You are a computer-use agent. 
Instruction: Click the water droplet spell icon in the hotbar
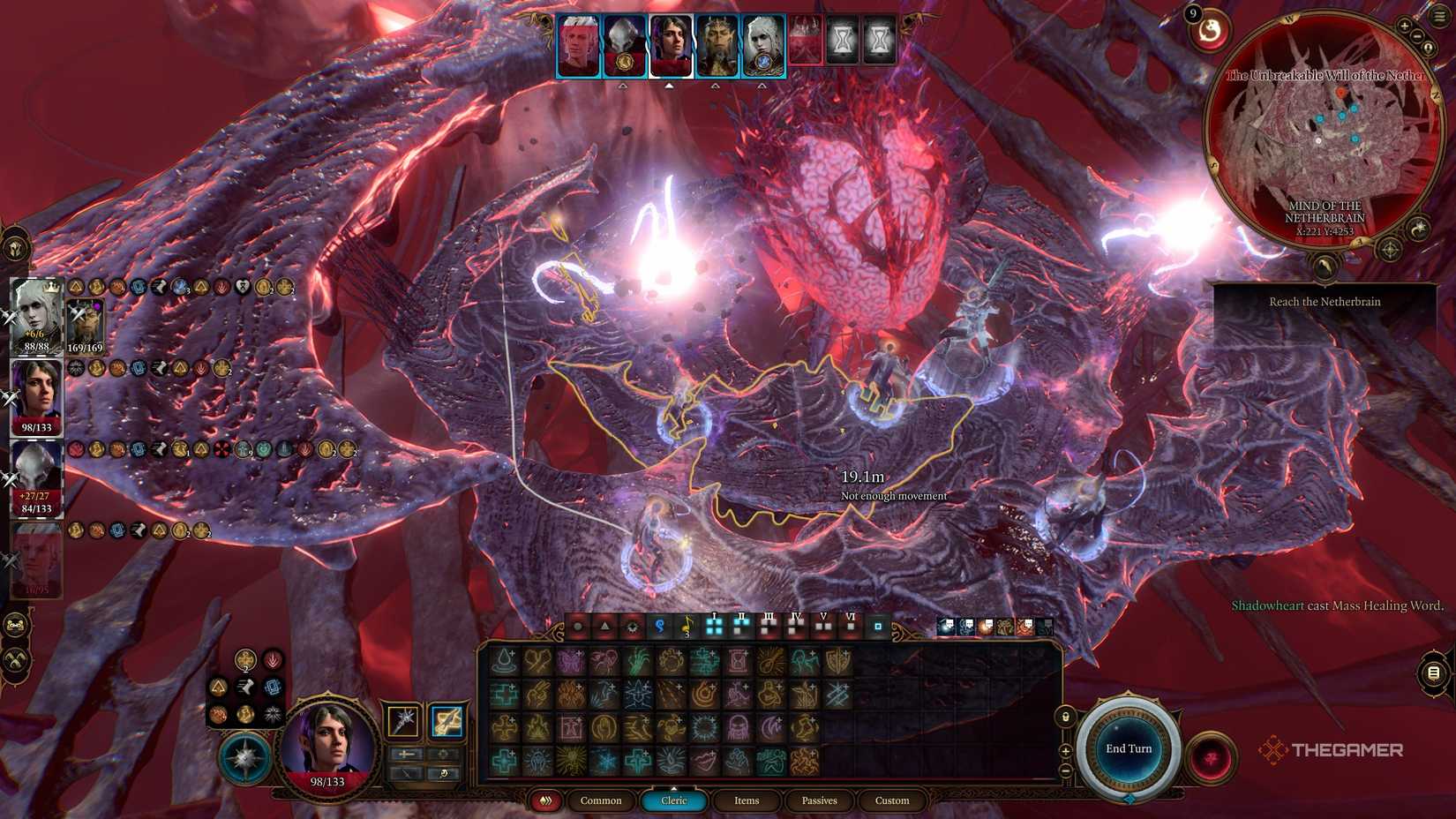[x=506, y=660]
